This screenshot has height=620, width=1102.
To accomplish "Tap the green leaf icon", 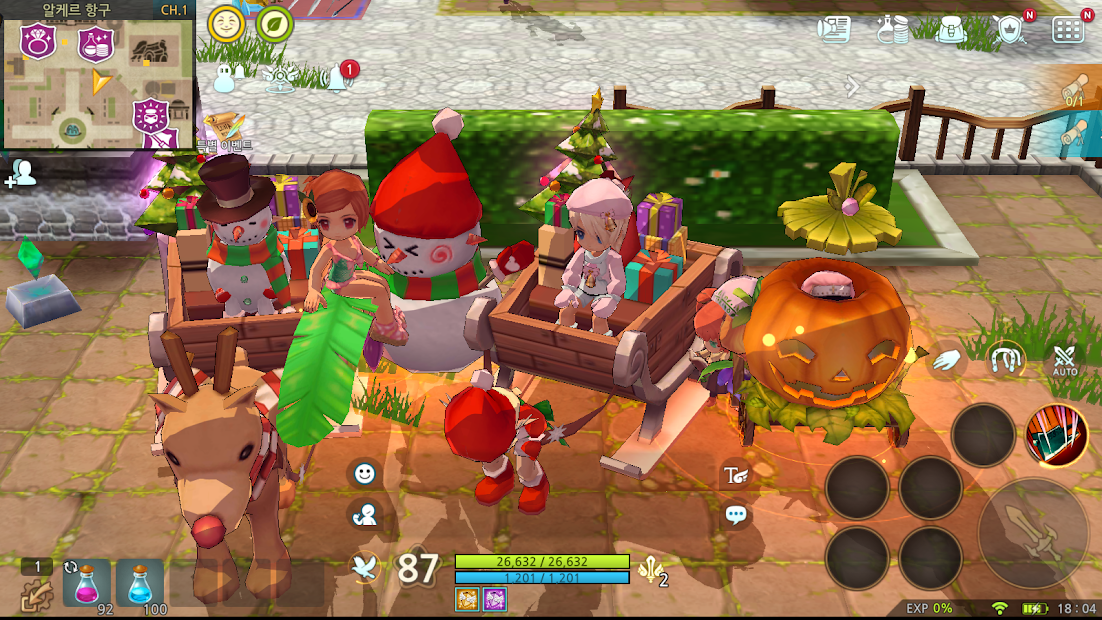I will (x=274, y=23).
